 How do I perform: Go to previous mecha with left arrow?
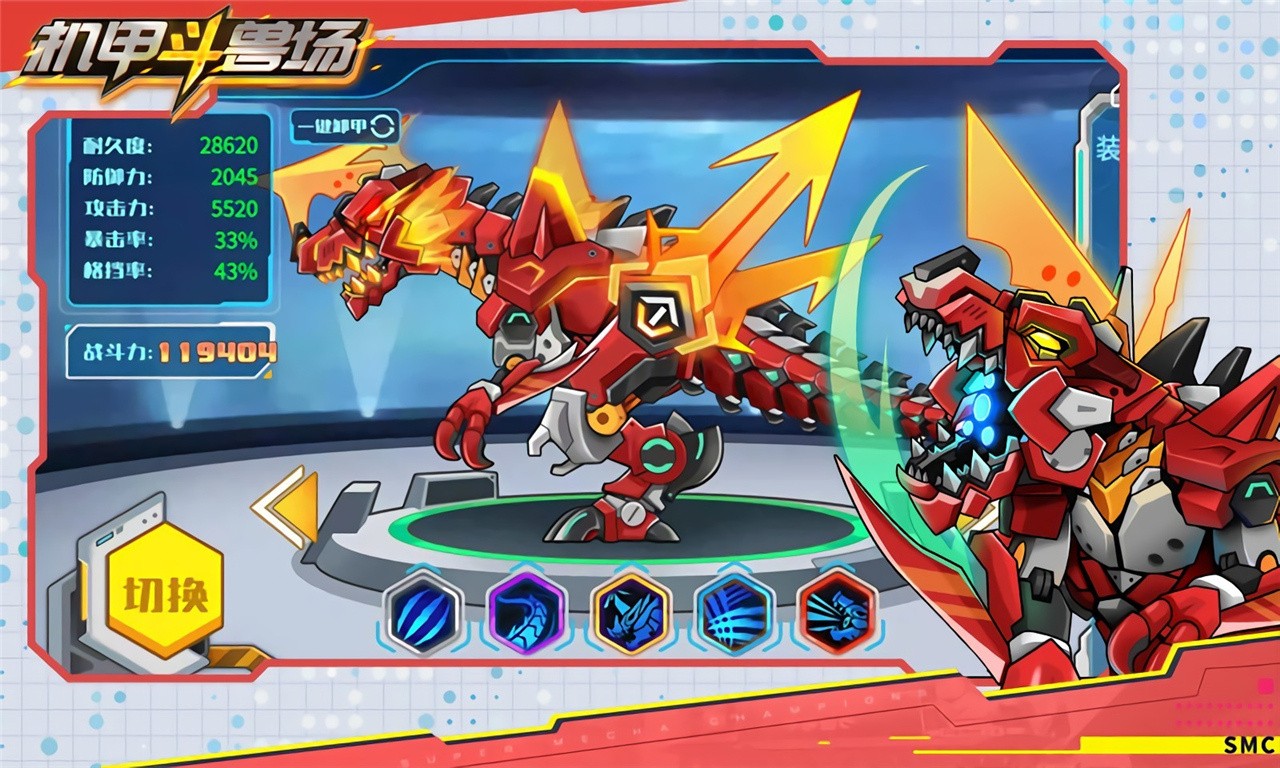coord(288,508)
